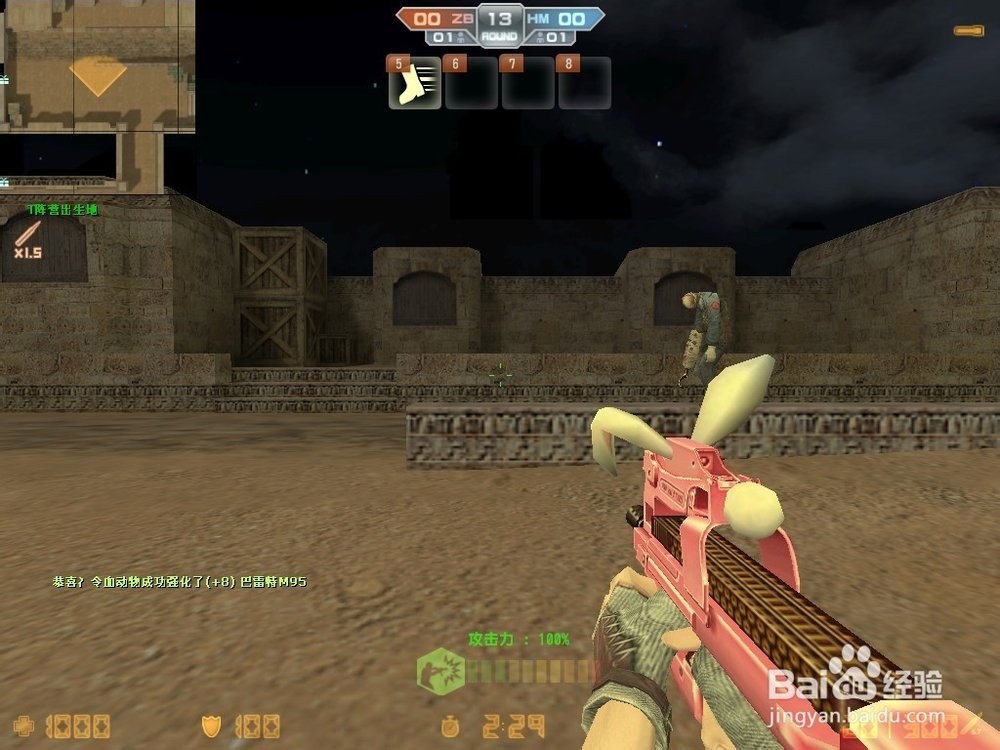The image size is (1000, 750).
Task: Activate the sprint foot skill in slot 5
Action: pos(414,83)
